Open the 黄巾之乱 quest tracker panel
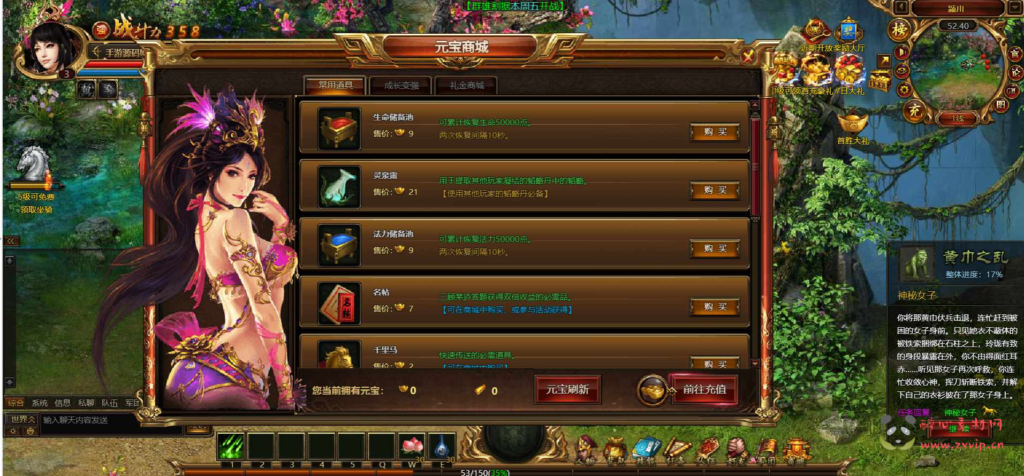The width and height of the screenshot is (1024, 476). coord(957,263)
